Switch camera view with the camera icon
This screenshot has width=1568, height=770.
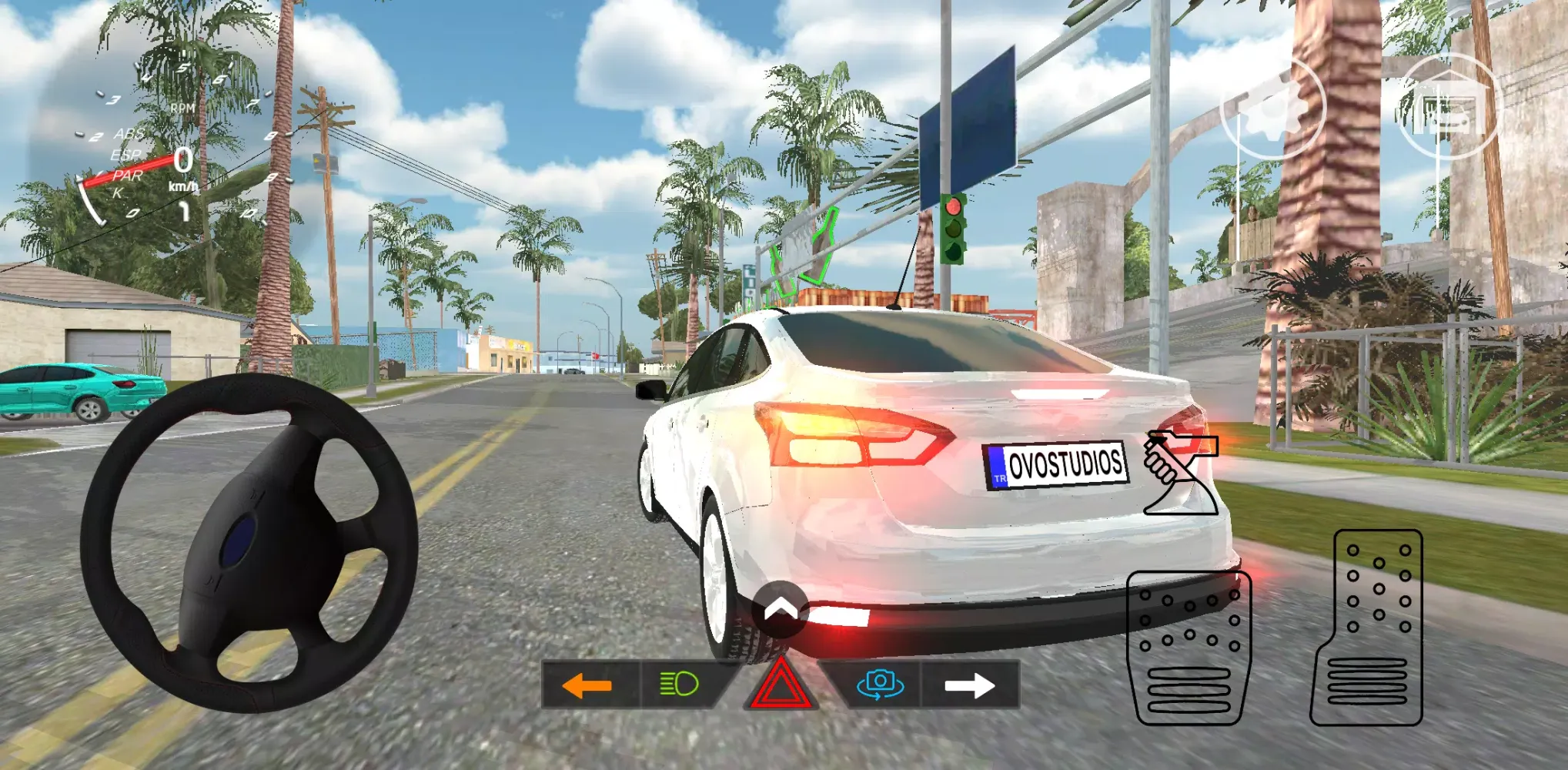tap(880, 684)
